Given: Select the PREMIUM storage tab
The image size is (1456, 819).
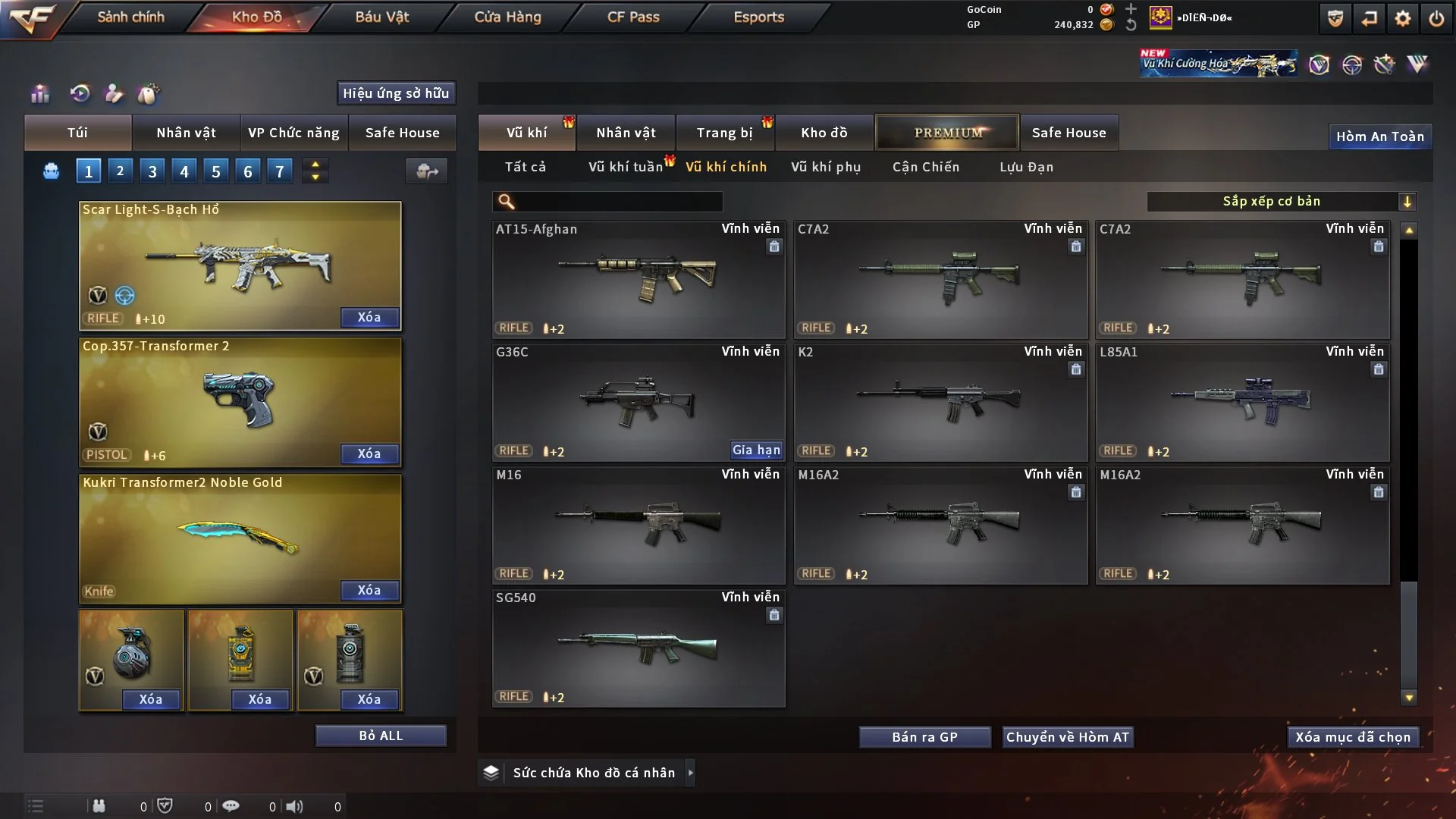Looking at the screenshot, I should (x=947, y=133).
